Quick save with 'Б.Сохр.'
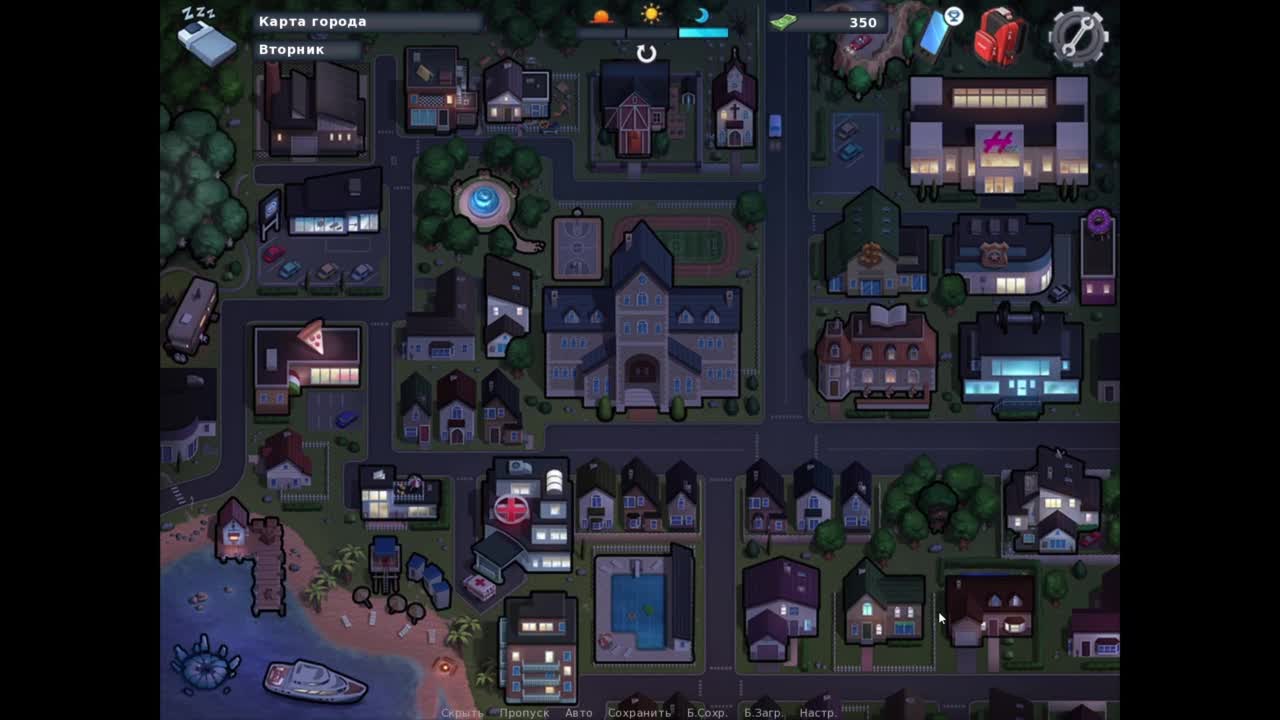Screen dimensions: 1280x720 [706, 713]
